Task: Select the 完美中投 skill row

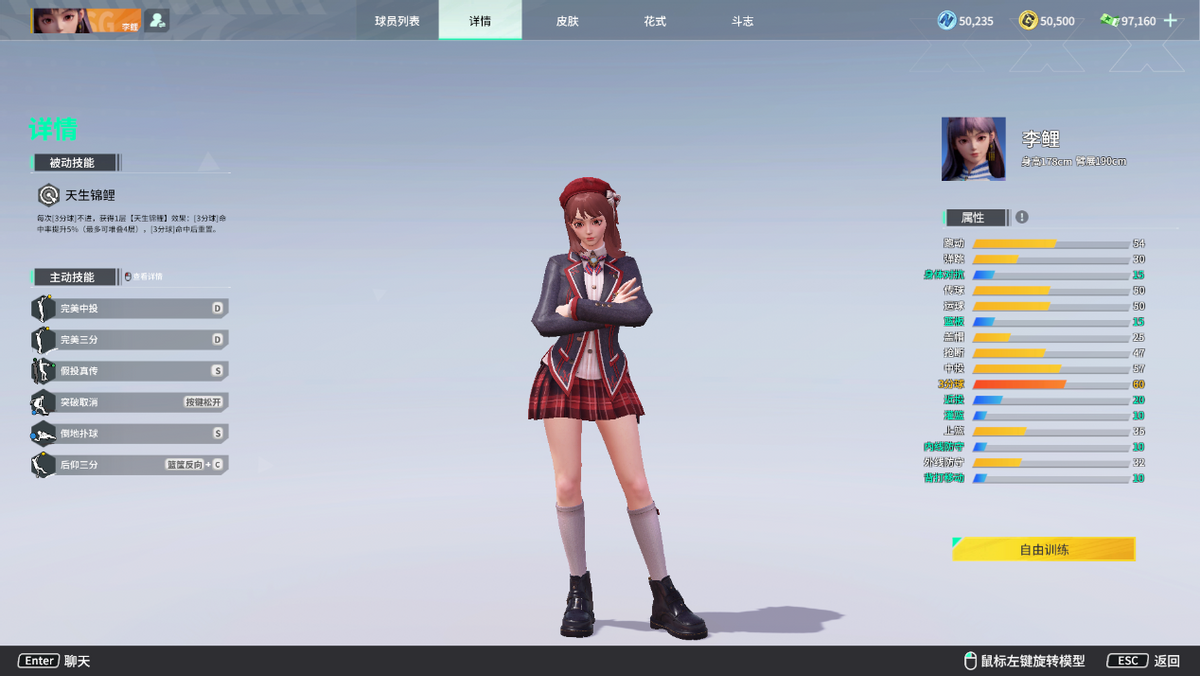Action: pyautogui.click(x=130, y=309)
